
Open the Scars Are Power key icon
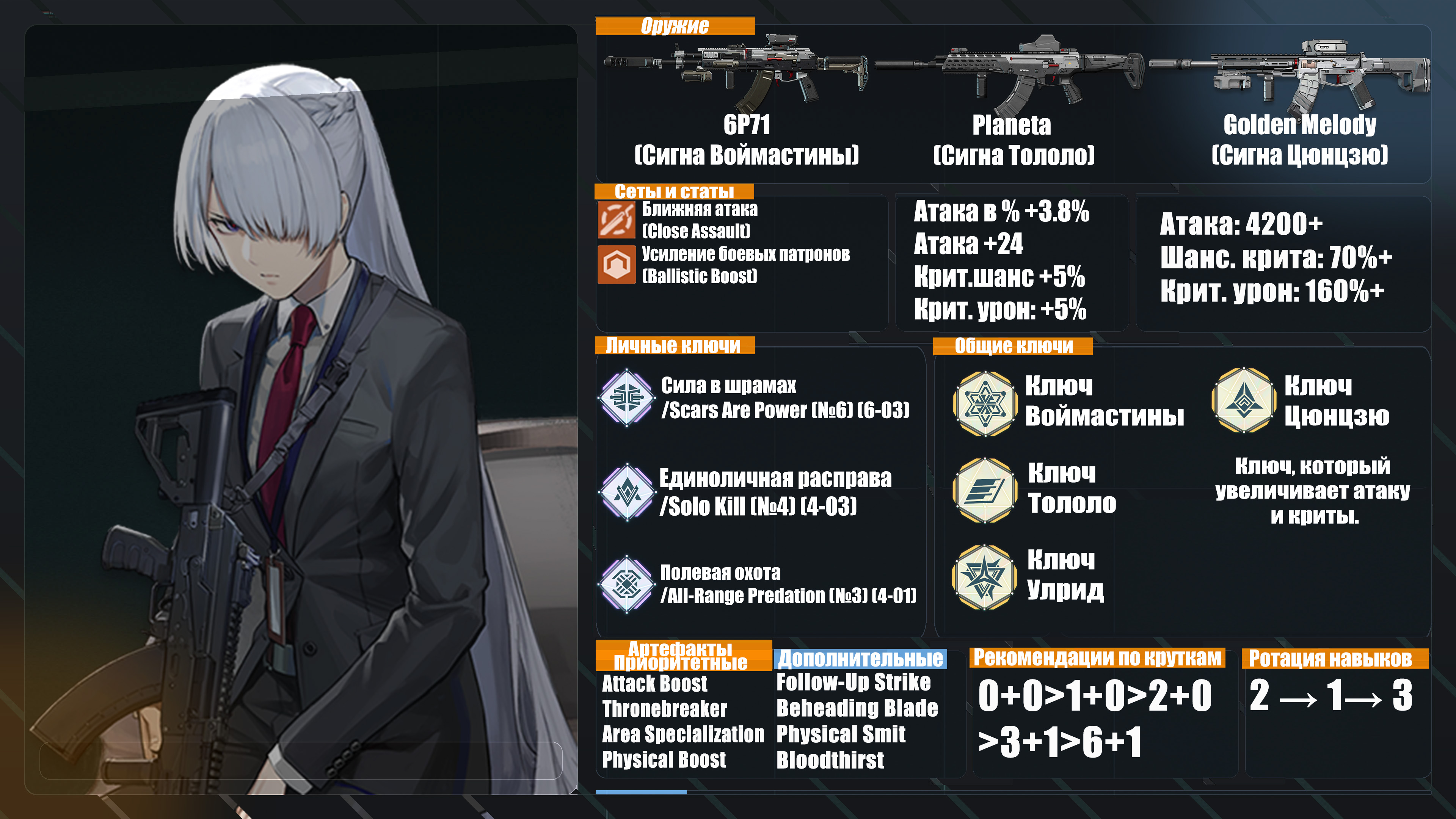627,397
